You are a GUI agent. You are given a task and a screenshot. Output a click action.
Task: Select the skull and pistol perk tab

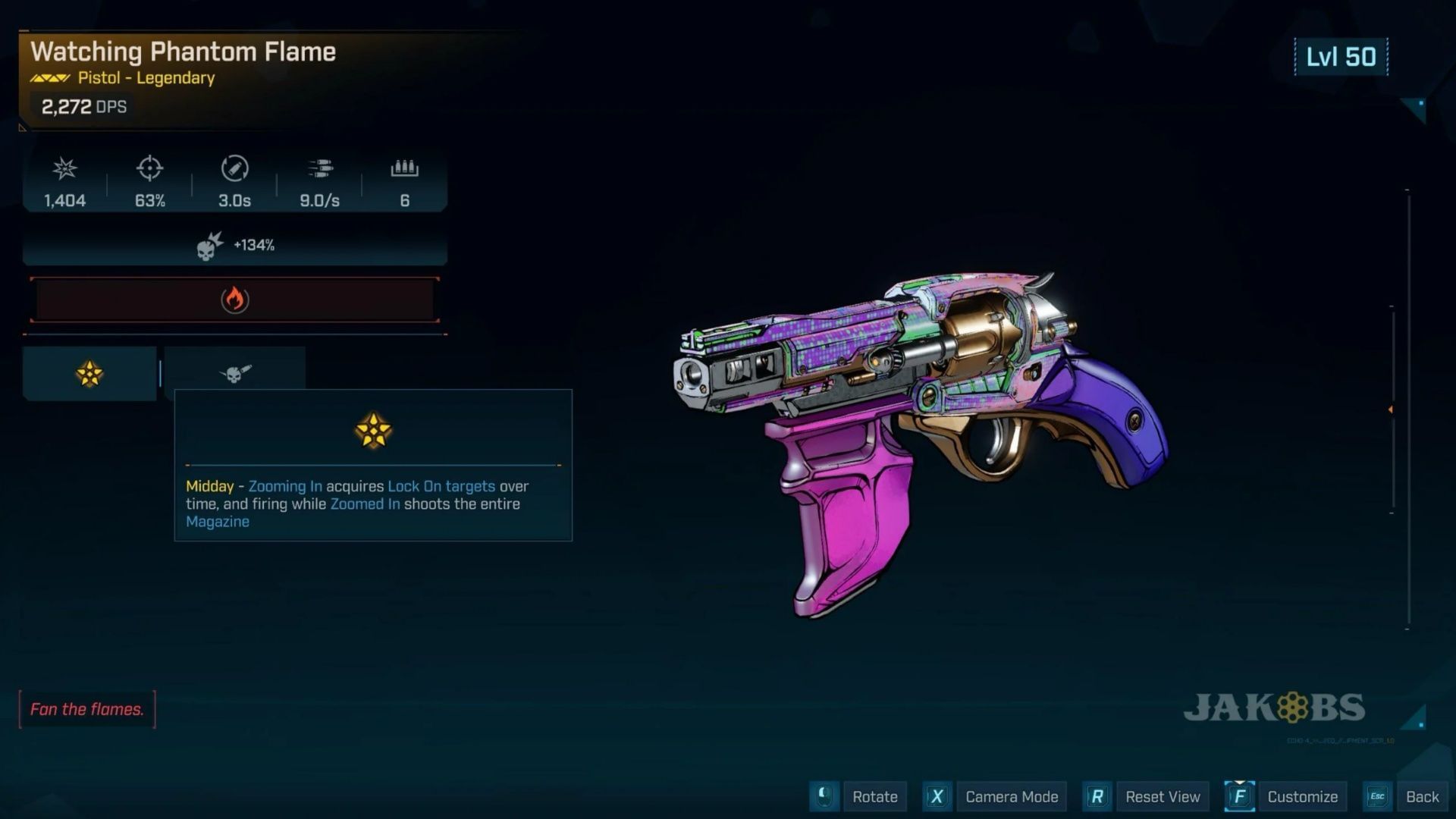coord(235,372)
